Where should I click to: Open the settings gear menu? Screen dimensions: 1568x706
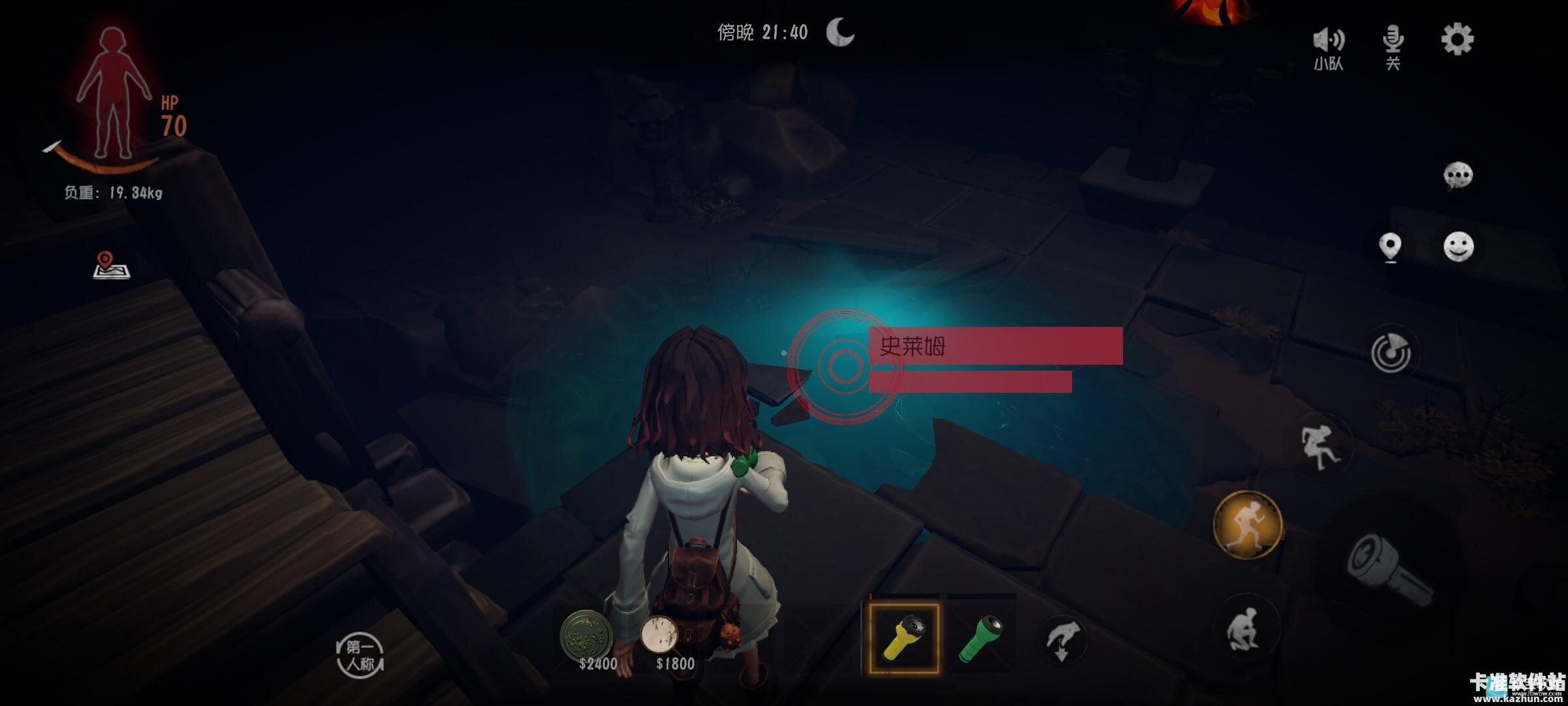[x=1457, y=40]
